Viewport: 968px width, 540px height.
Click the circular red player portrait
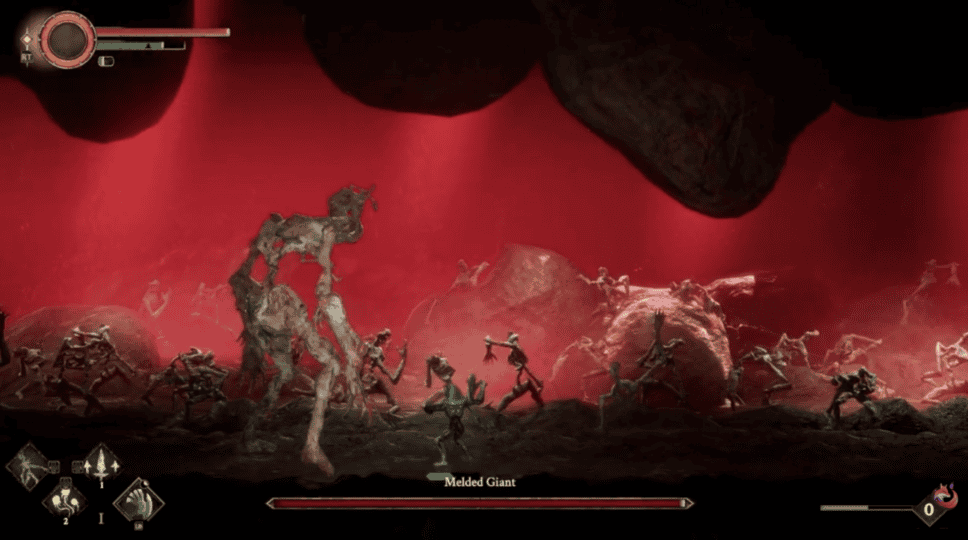point(67,38)
